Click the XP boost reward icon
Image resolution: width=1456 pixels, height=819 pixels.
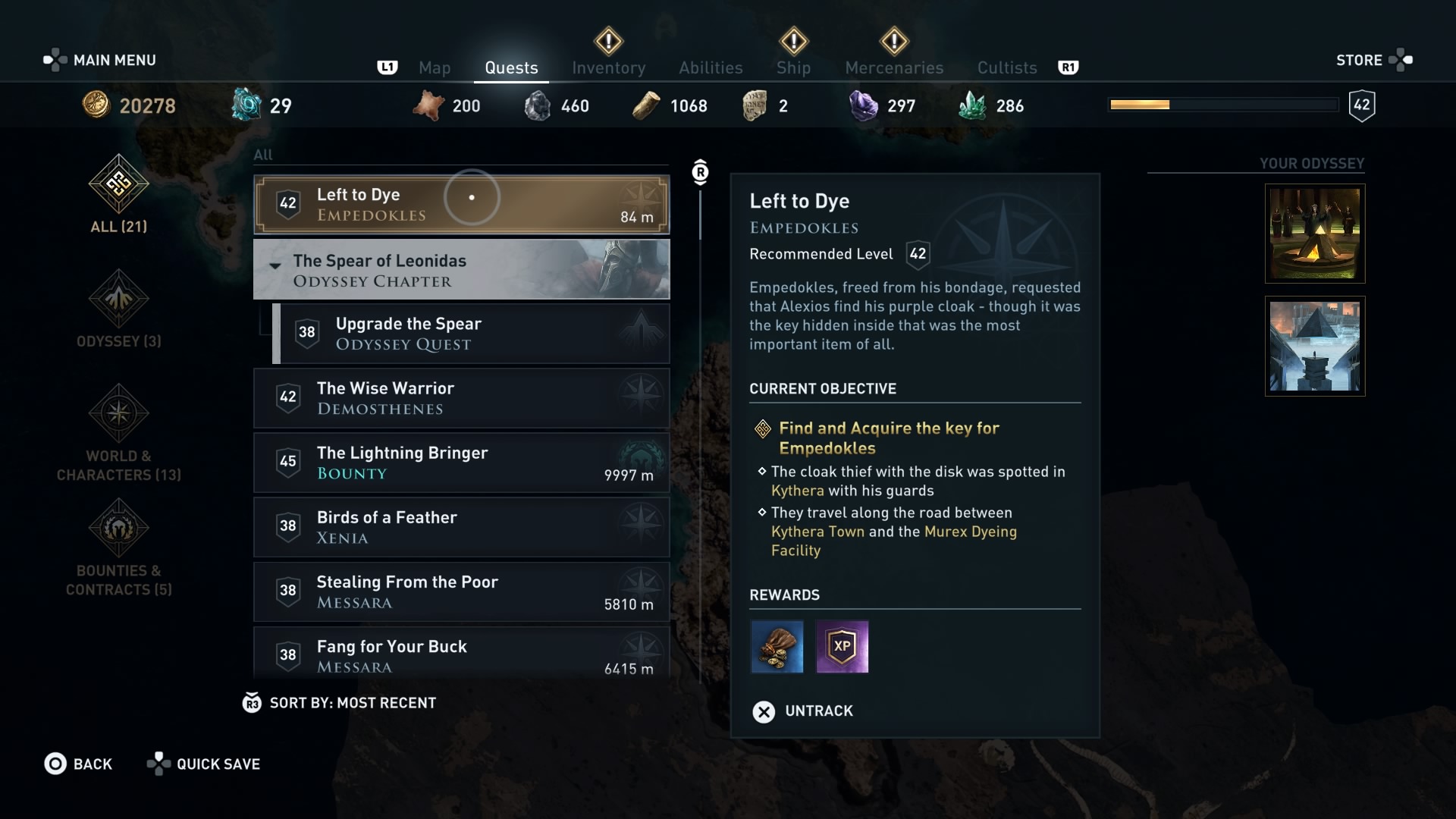point(843,647)
